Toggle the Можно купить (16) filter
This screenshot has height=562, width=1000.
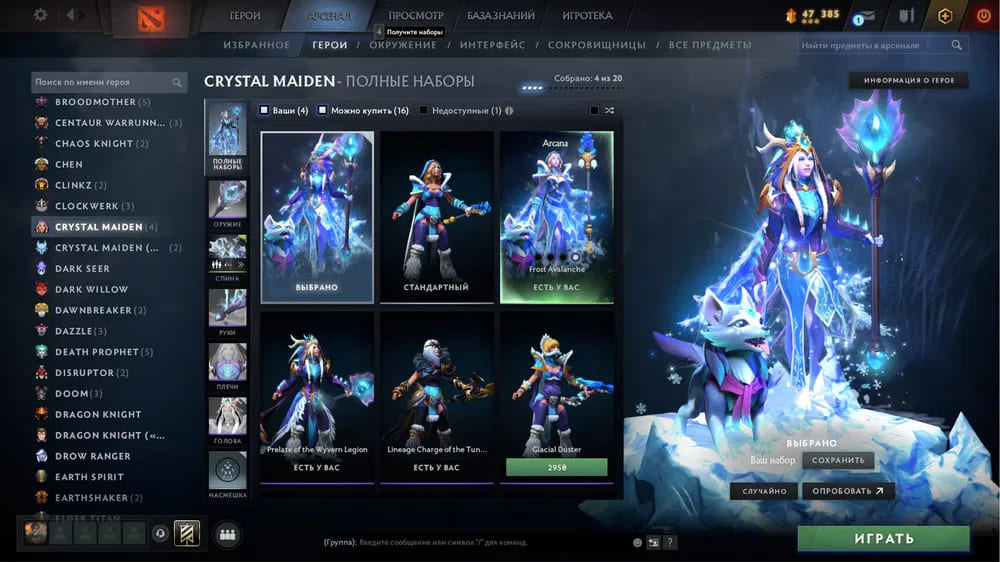(x=323, y=110)
